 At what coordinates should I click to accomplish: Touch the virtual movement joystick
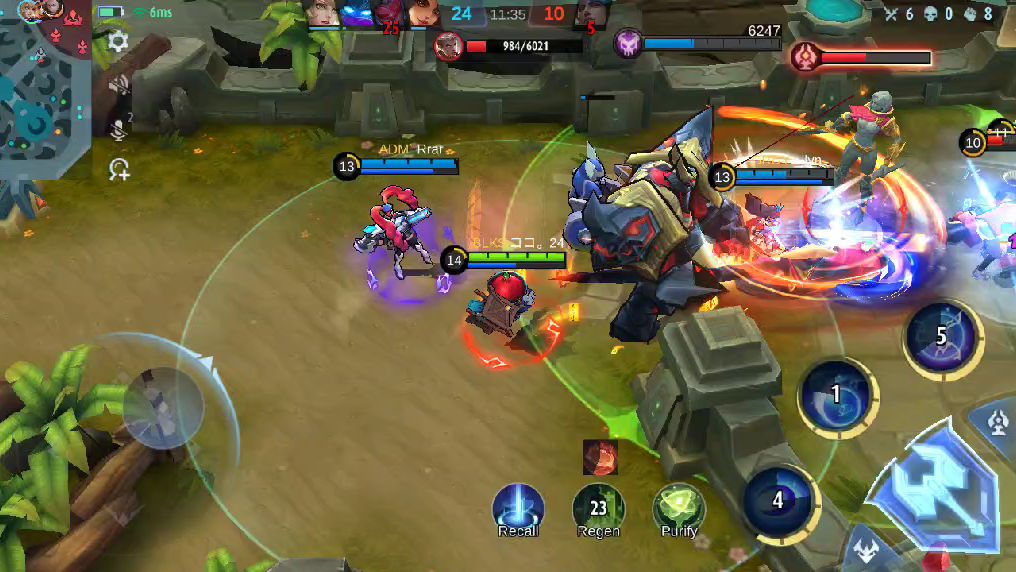(x=163, y=407)
